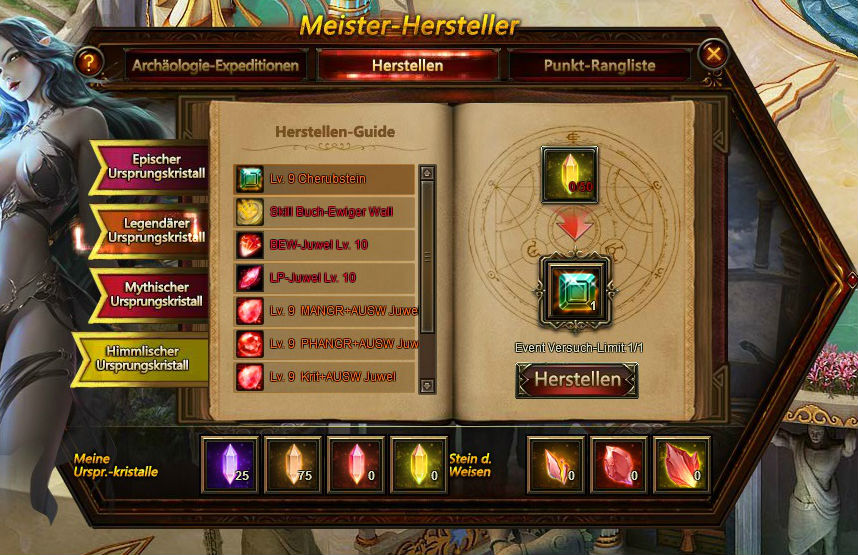Select the purple Ursprungskristall with 25
The image size is (858, 555).
tap(230, 465)
